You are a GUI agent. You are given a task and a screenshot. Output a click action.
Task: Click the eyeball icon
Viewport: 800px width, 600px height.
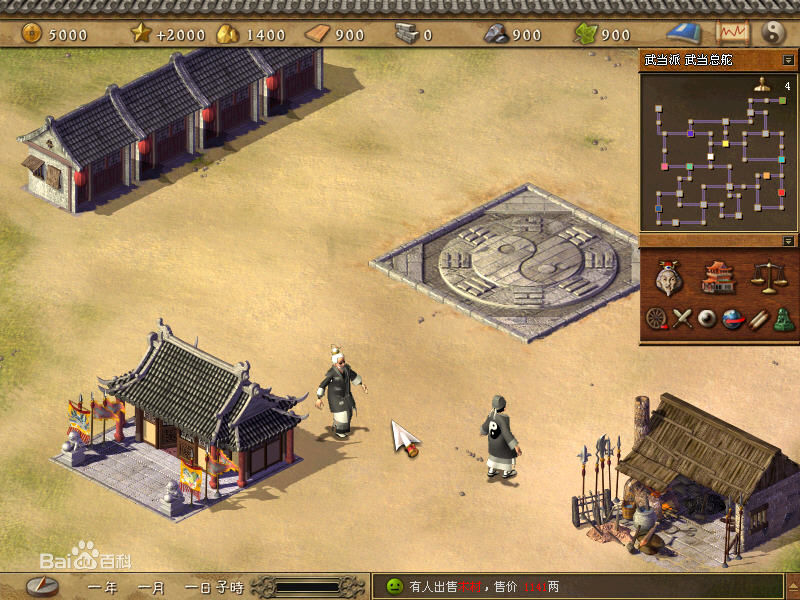pos(708,319)
